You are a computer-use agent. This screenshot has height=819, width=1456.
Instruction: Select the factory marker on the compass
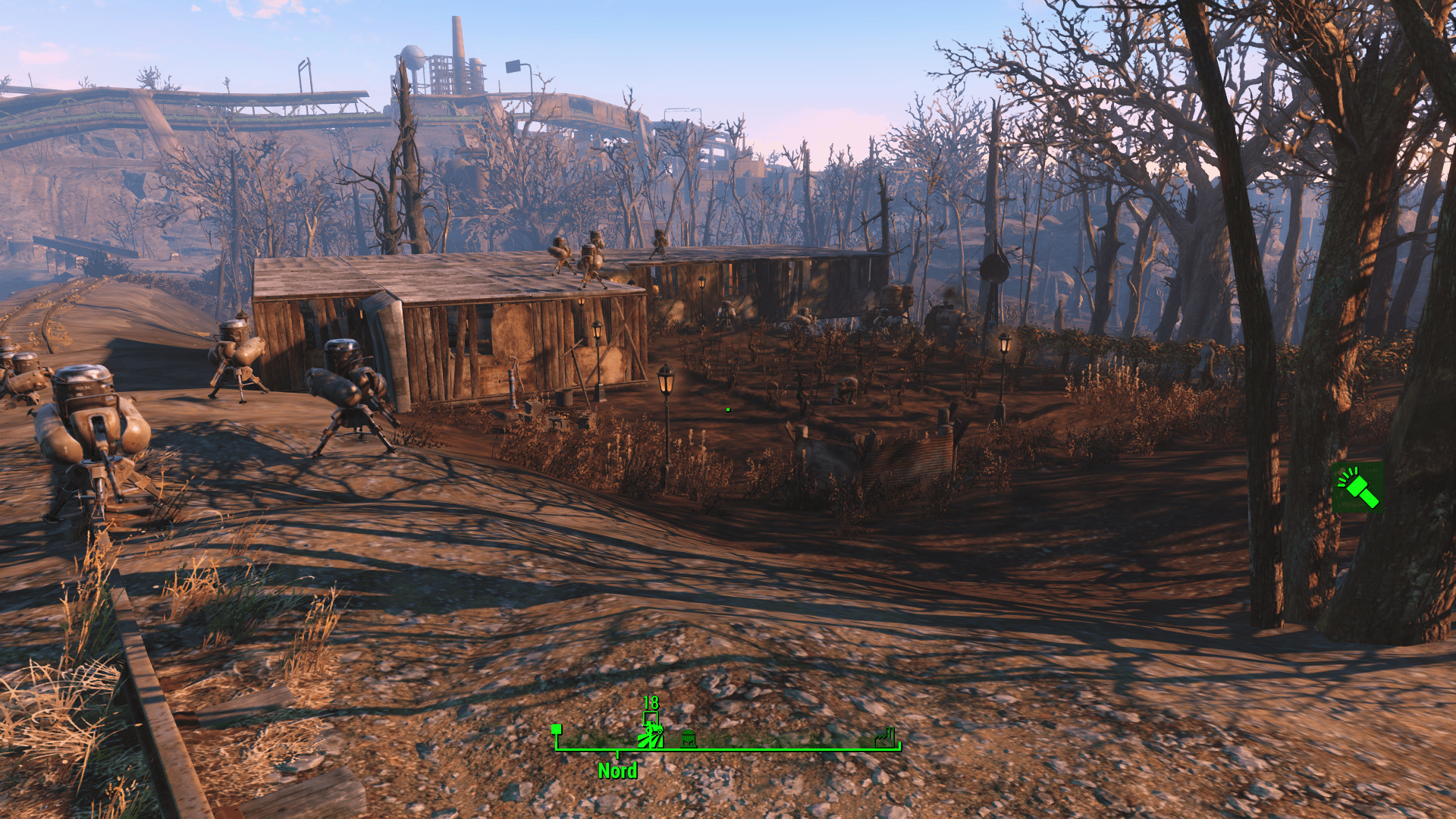click(x=885, y=737)
